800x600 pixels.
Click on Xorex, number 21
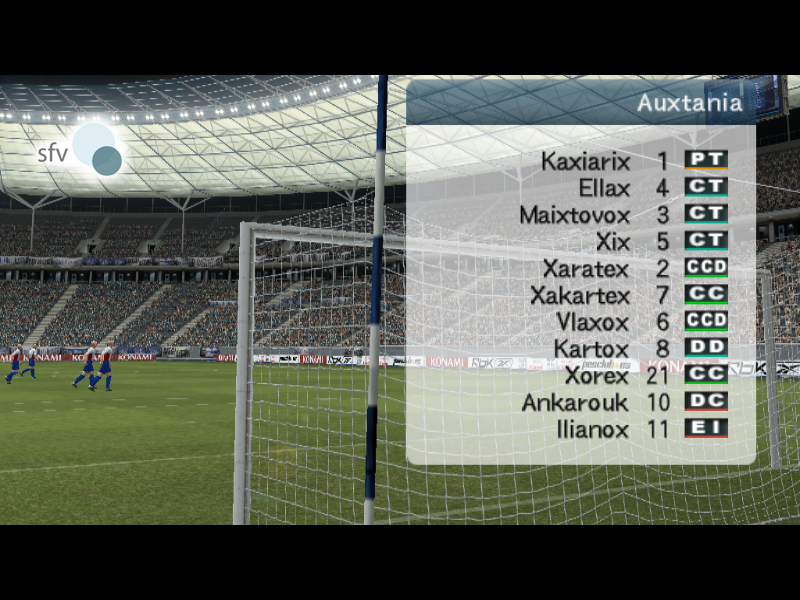596,377
